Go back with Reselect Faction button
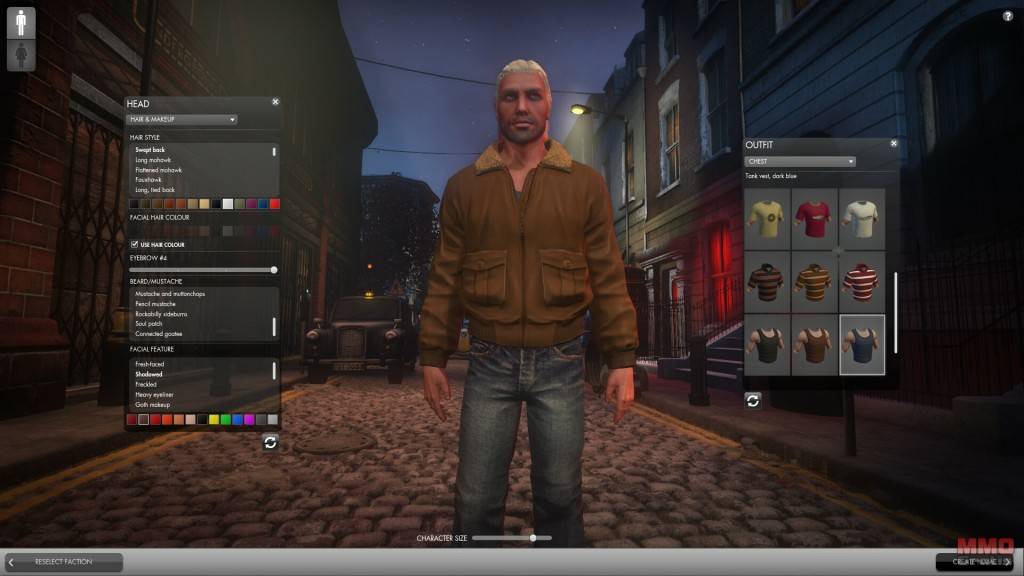The image size is (1024, 576). pyautogui.click(x=63, y=562)
